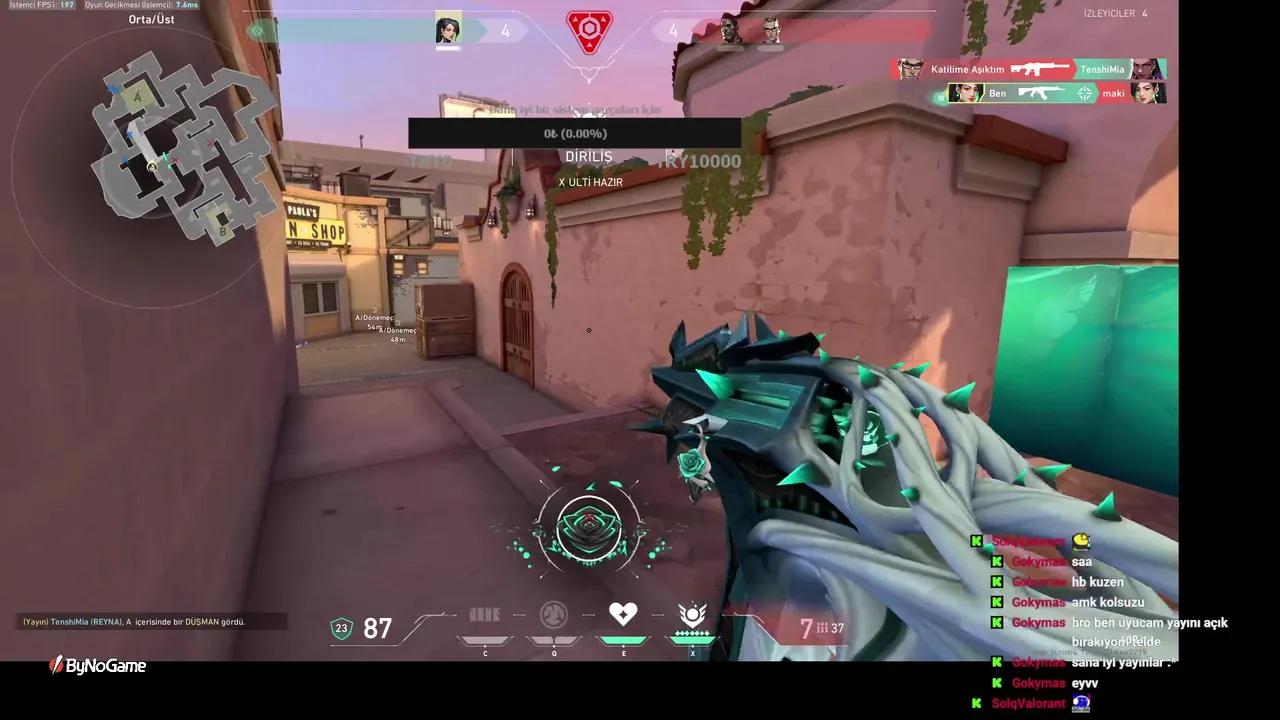Click the TenshiMia name tag in killfeed
Viewport: 1280px width, 720px height.
click(1102, 69)
